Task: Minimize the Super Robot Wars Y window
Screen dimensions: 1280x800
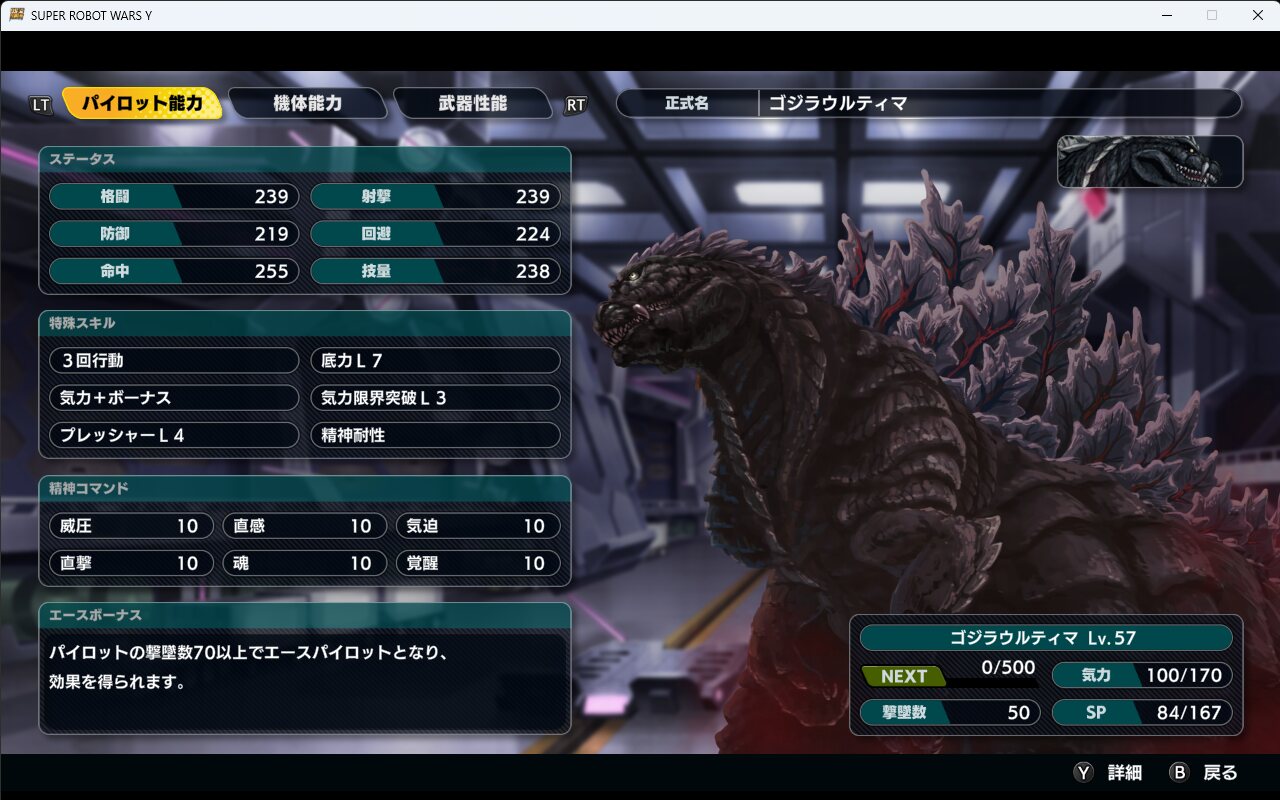Action: pos(1166,15)
